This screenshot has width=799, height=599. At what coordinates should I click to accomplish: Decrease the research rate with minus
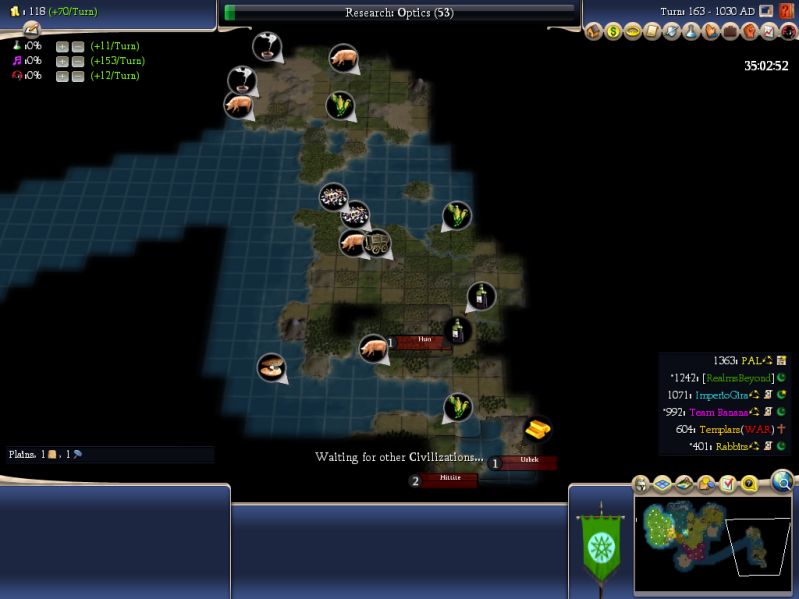pos(77,46)
